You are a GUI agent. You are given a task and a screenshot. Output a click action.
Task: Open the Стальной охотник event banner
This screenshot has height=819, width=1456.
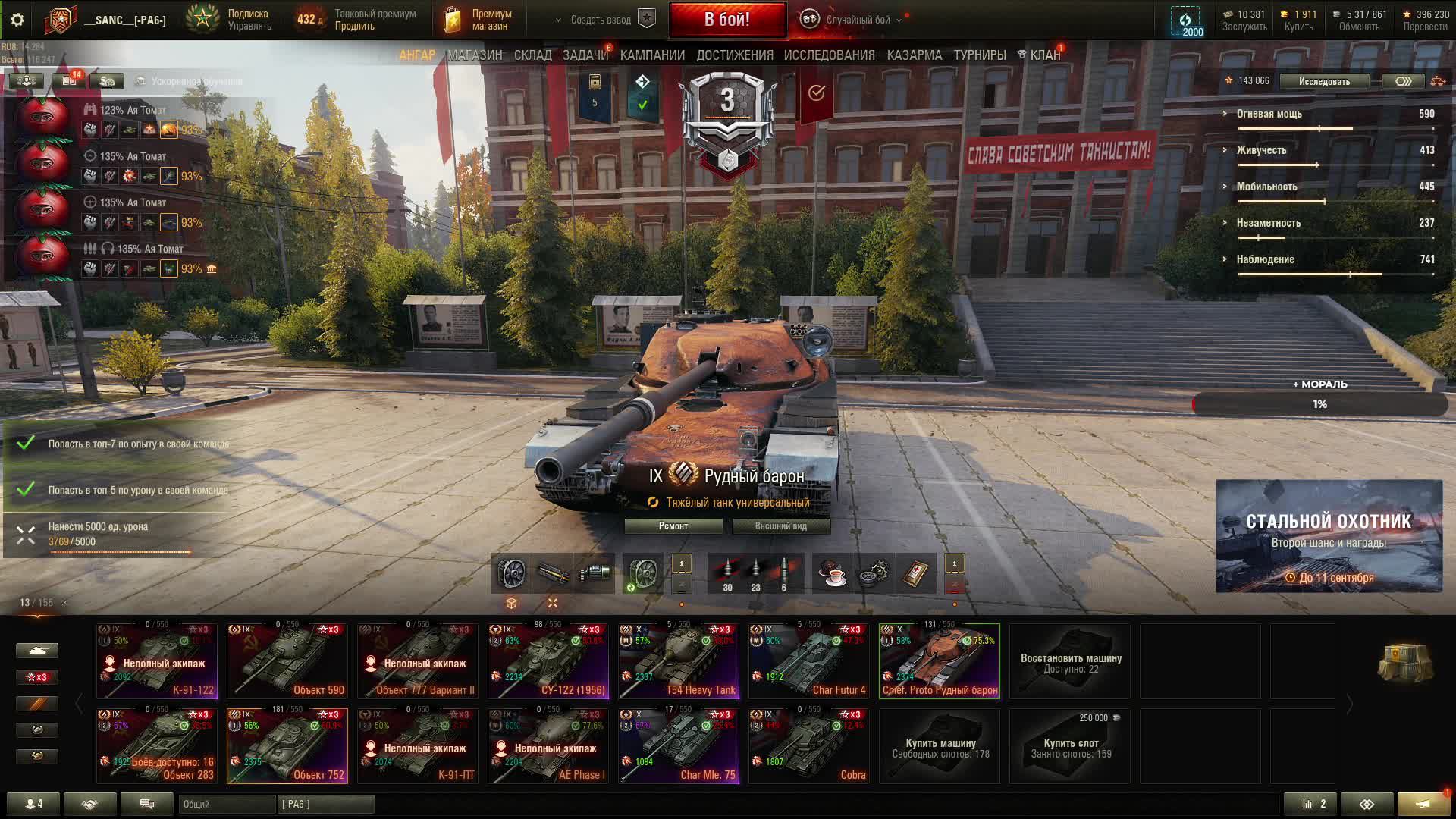[1329, 536]
